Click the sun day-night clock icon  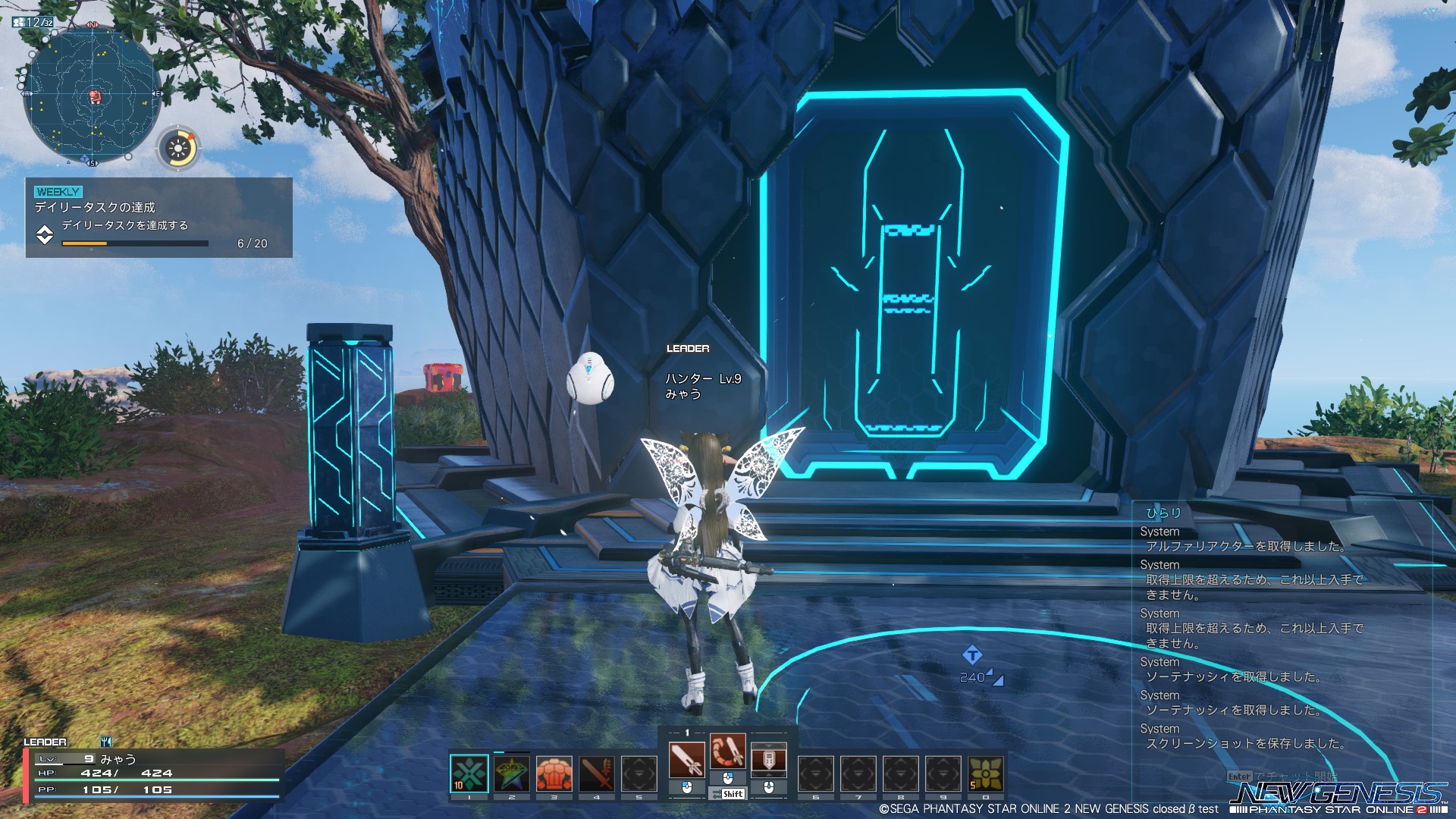(179, 148)
